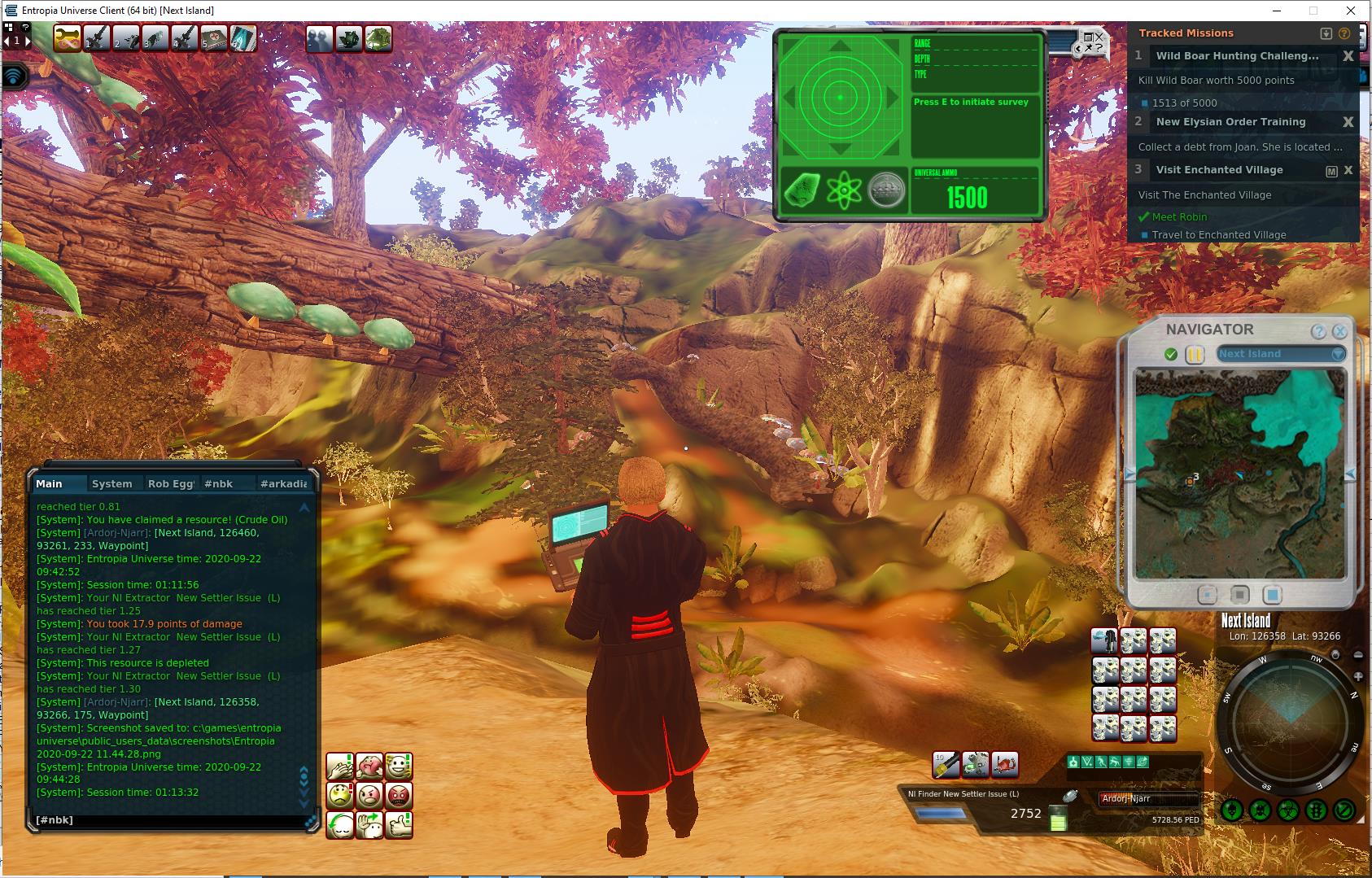Screen dimensions: 1372x878
Task: Open the #arkadia chat tab
Action: coord(283,483)
